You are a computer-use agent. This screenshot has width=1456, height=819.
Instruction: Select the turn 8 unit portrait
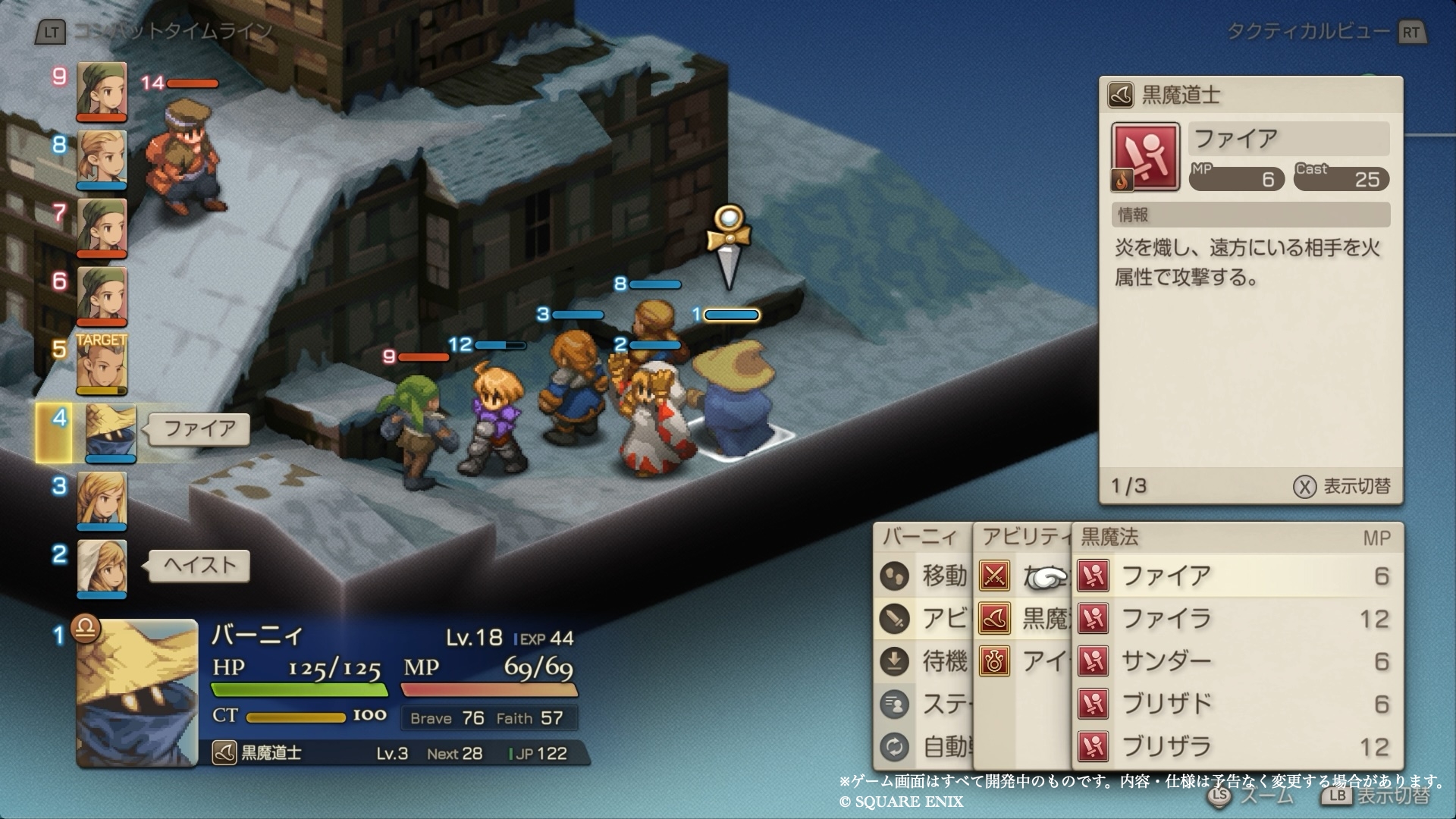click(102, 159)
